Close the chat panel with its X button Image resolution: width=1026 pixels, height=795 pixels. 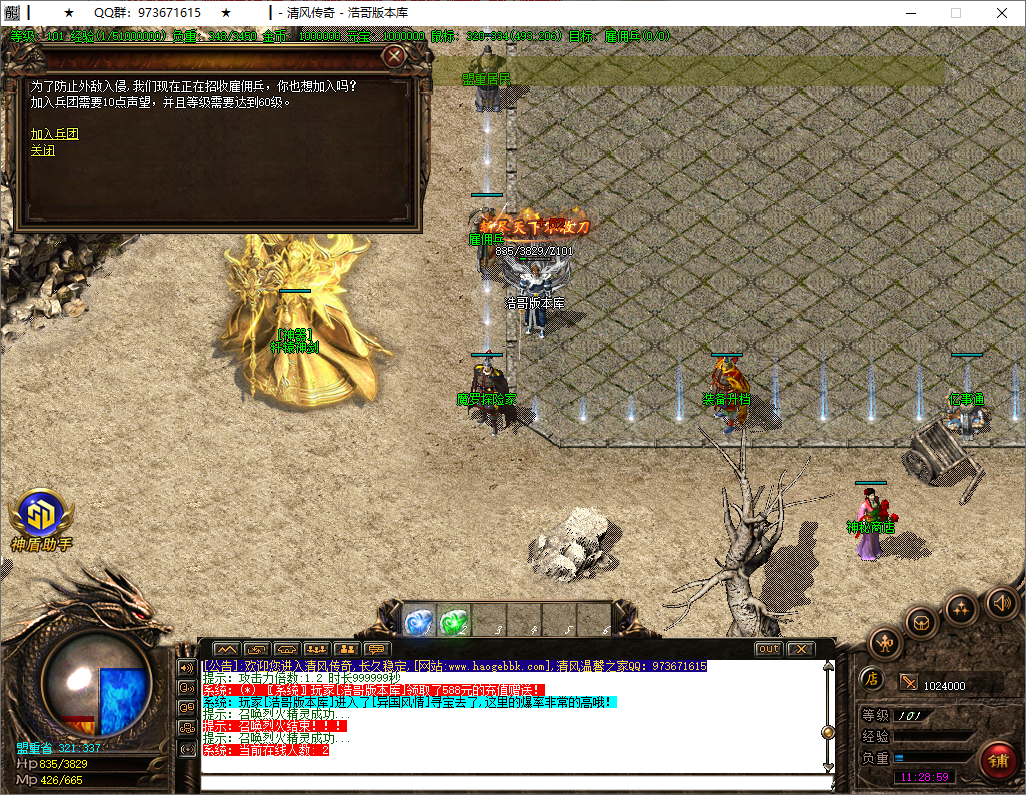(x=801, y=649)
